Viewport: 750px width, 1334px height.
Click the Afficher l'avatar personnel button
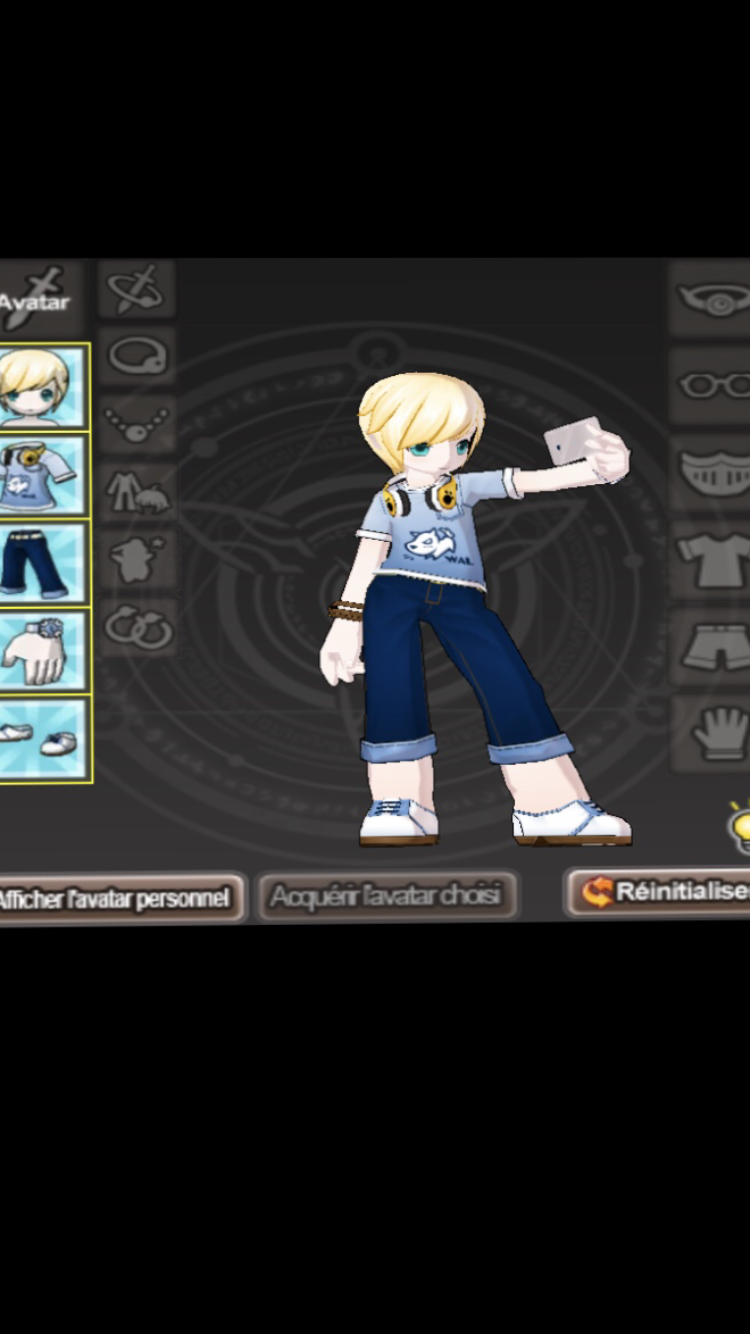point(118,897)
